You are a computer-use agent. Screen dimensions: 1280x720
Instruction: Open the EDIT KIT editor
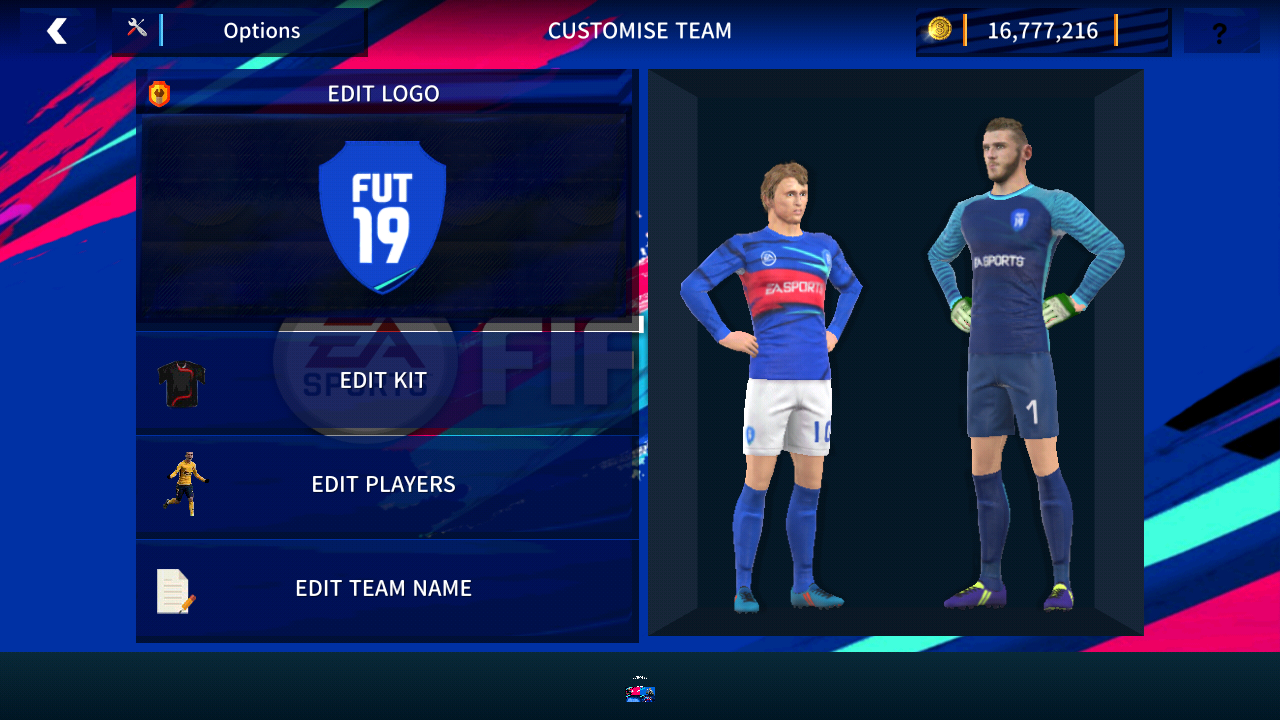(383, 380)
